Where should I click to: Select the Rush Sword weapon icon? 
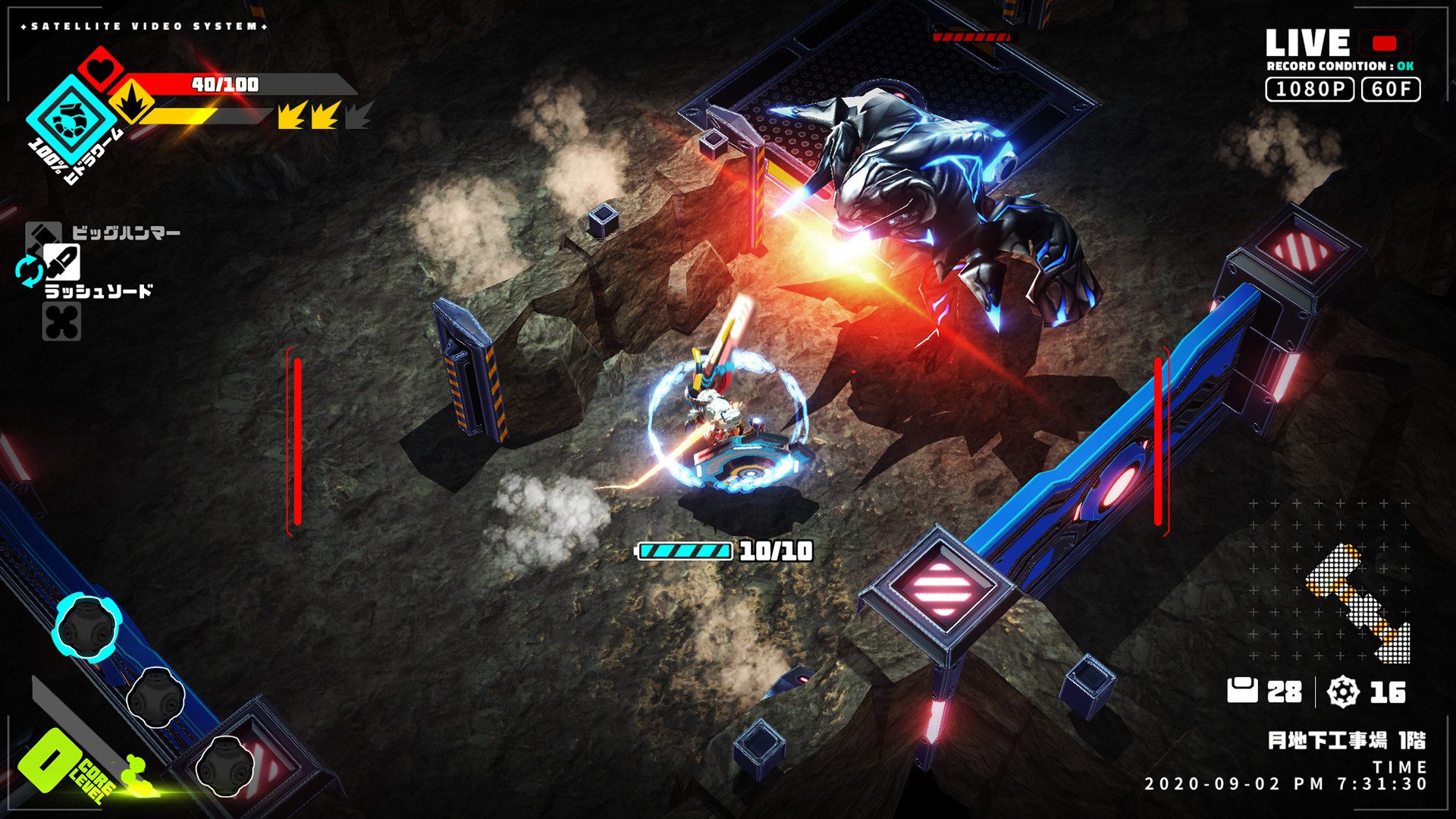pyautogui.click(x=61, y=262)
